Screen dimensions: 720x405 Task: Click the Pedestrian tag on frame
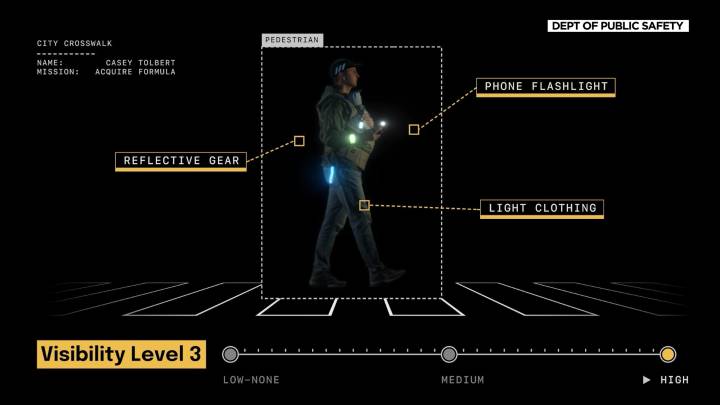point(292,40)
